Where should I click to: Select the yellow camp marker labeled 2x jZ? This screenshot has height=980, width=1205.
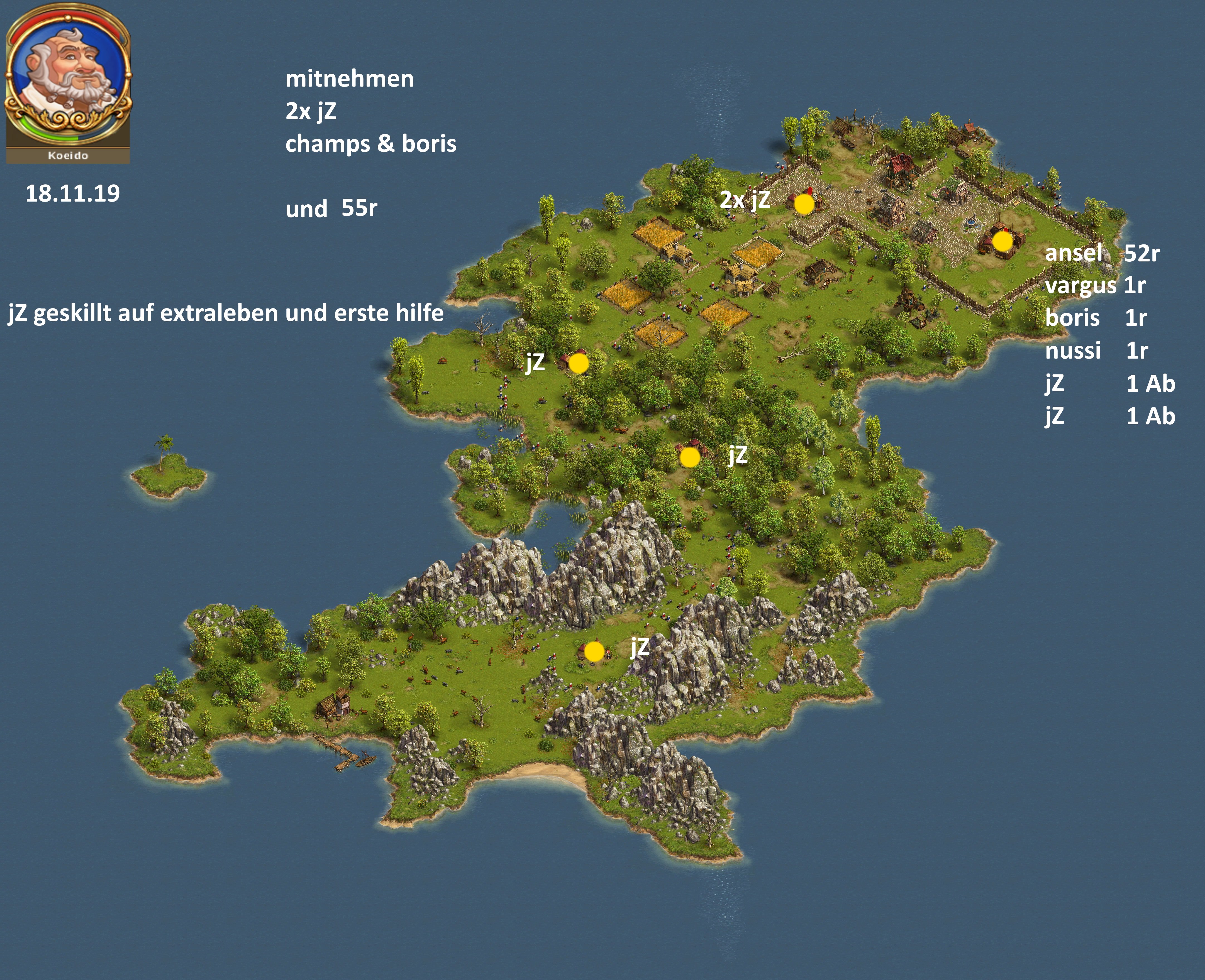(804, 204)
